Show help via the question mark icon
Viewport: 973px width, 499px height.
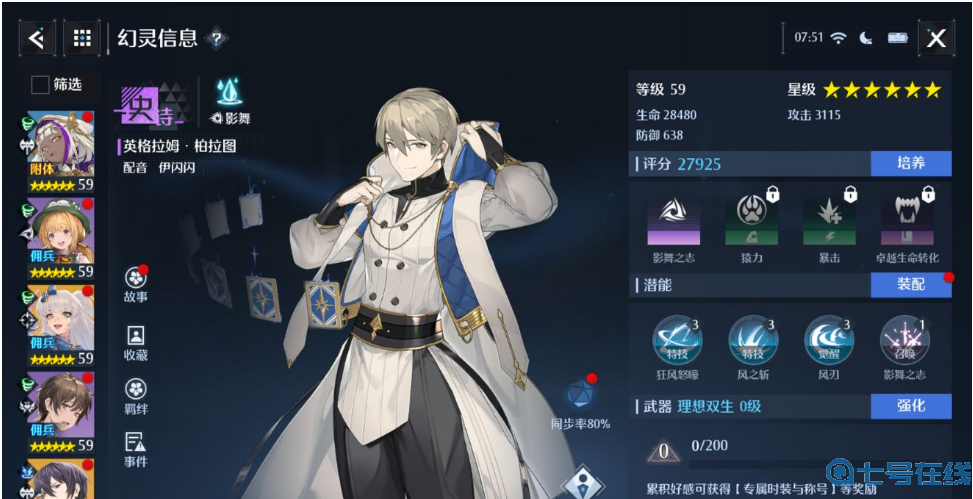pos(216,39)
